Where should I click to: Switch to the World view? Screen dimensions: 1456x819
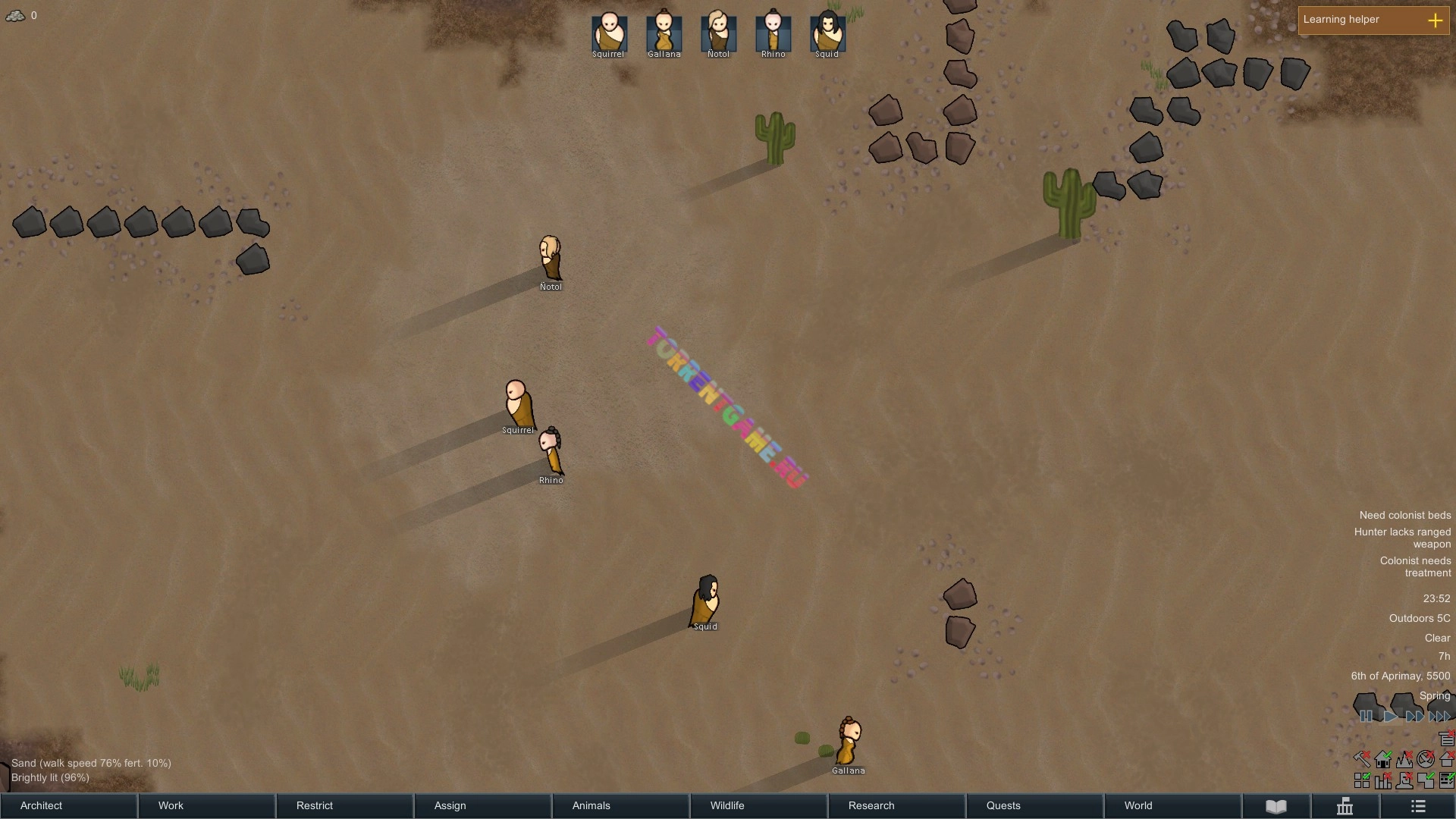click(1172, 805)
